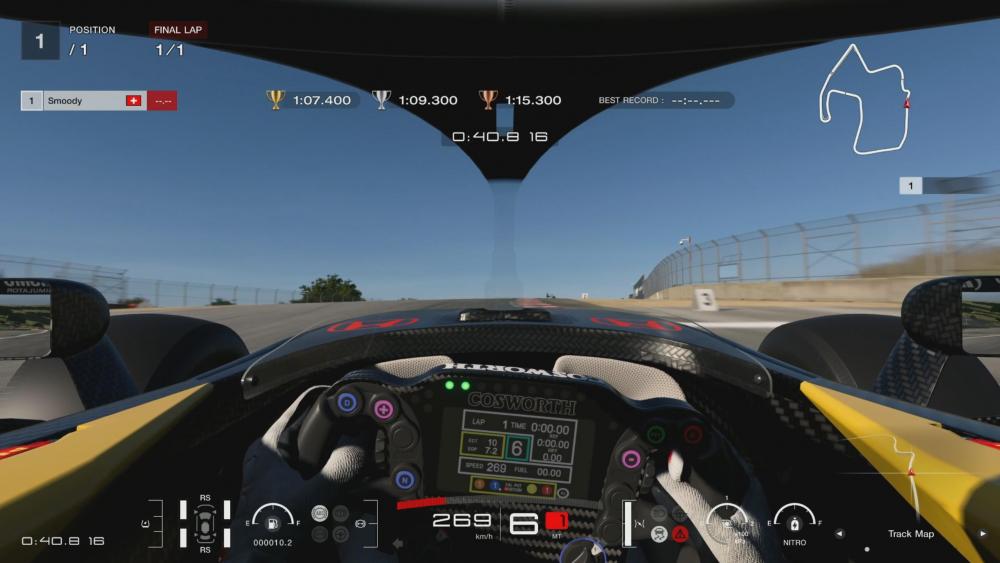The image size is (1000, 563).
Task: Click the Track Map display label
Action: click(910, 534)
